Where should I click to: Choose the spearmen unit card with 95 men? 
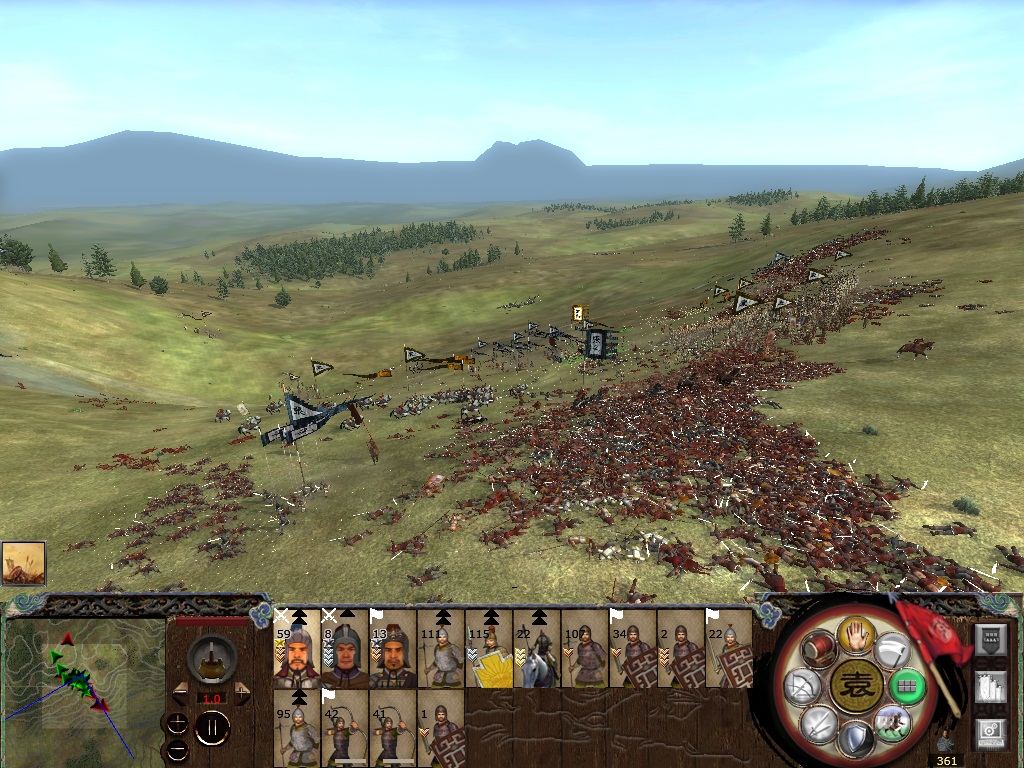pyautogui.click(x=297, y=729)
